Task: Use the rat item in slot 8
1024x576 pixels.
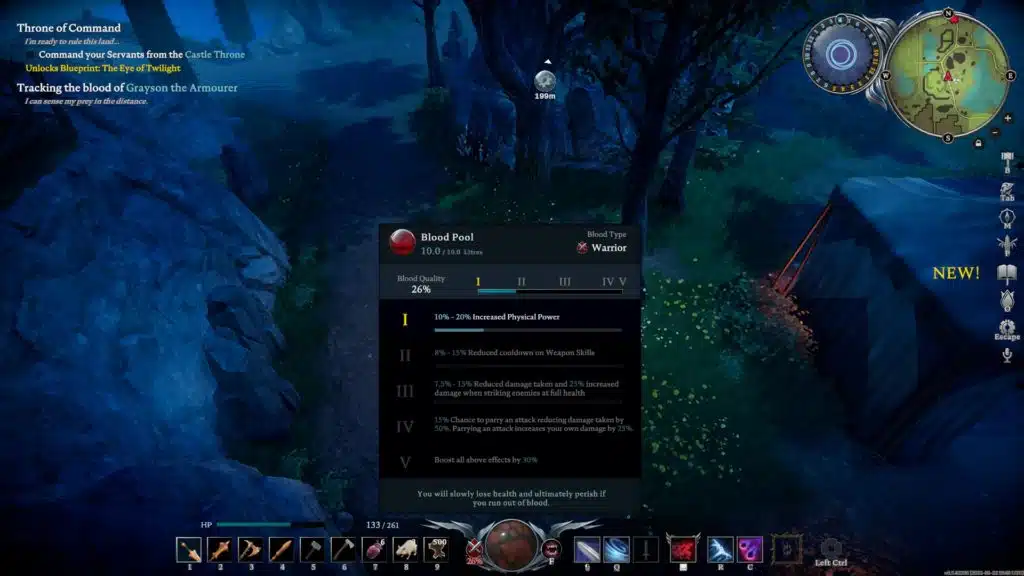Action: [406, 549]
